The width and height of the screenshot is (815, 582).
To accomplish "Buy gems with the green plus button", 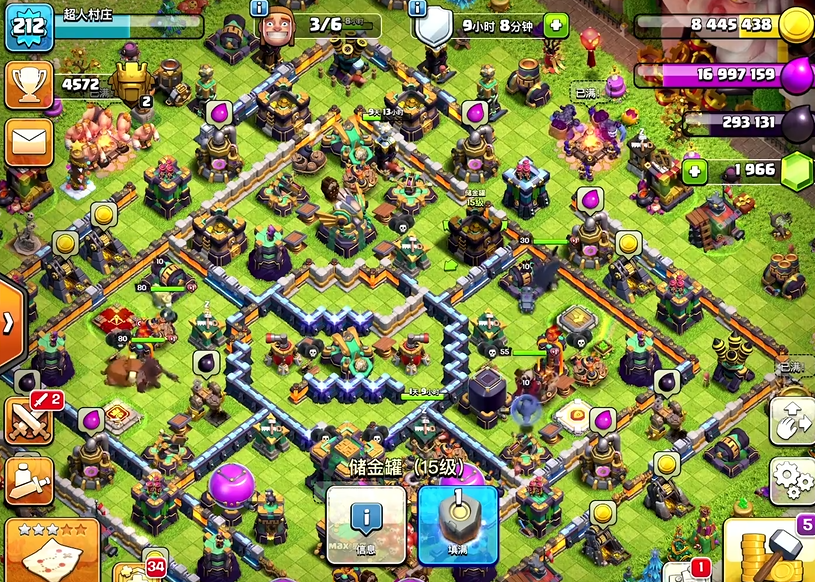I will (x=695, y=171).
